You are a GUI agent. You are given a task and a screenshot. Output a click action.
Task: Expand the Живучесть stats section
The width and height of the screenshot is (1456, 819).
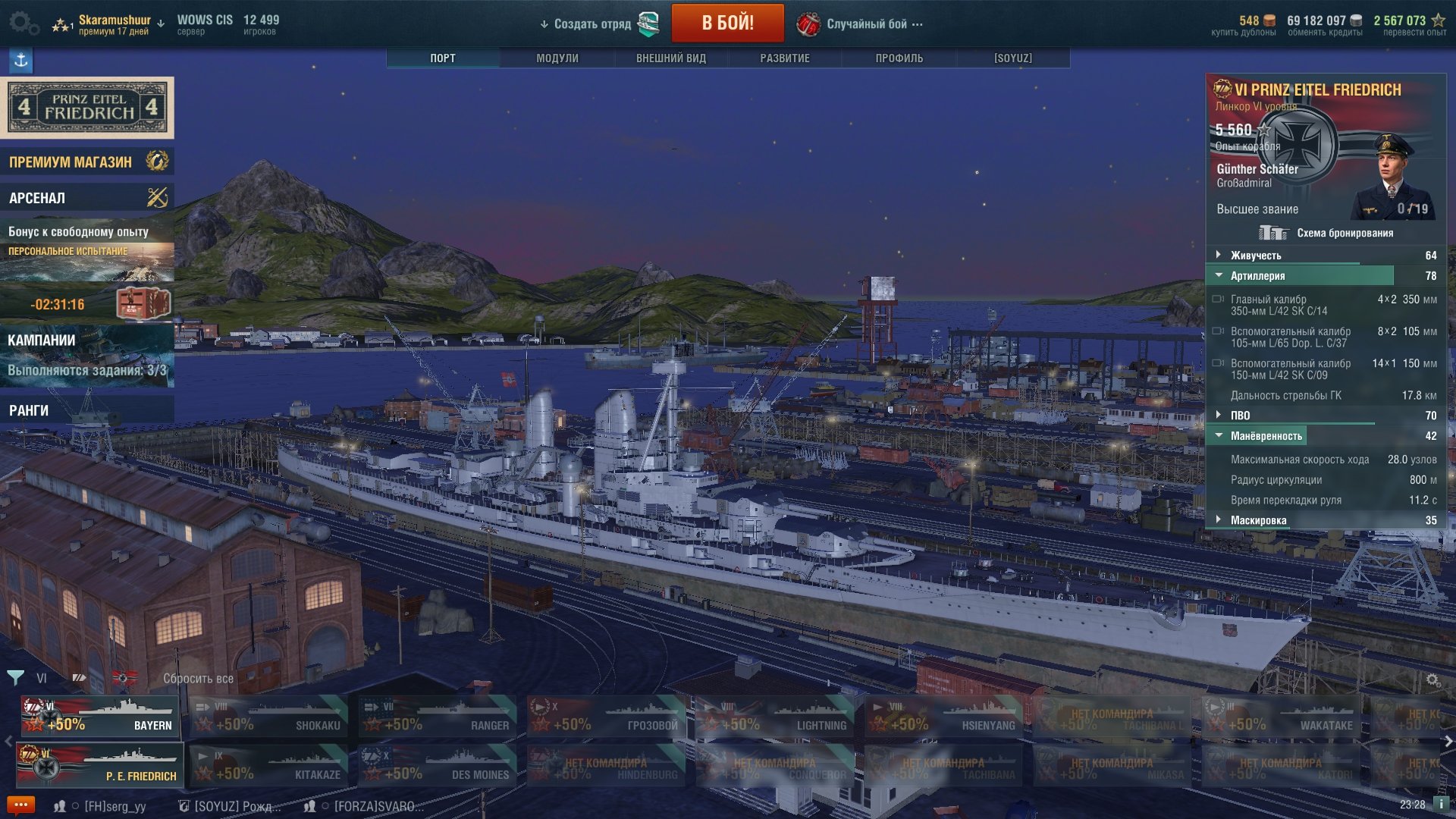pos(1256,256)
